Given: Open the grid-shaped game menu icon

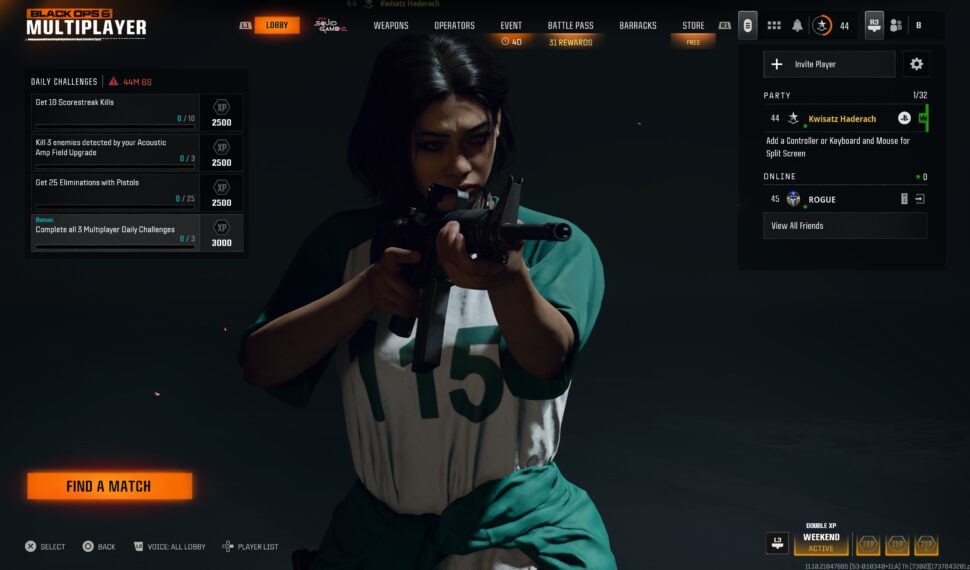Looking at the screenshot, I should [x=774, y=25].
